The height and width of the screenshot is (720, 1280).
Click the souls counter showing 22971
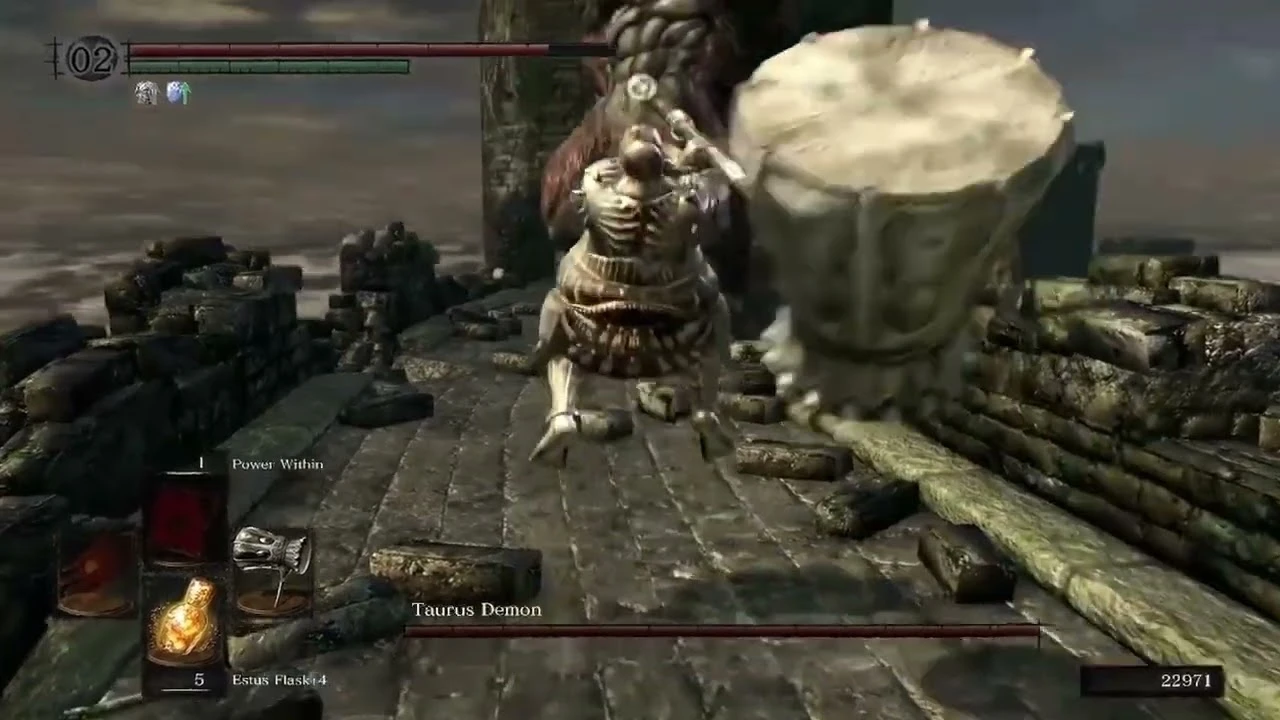1185,681
